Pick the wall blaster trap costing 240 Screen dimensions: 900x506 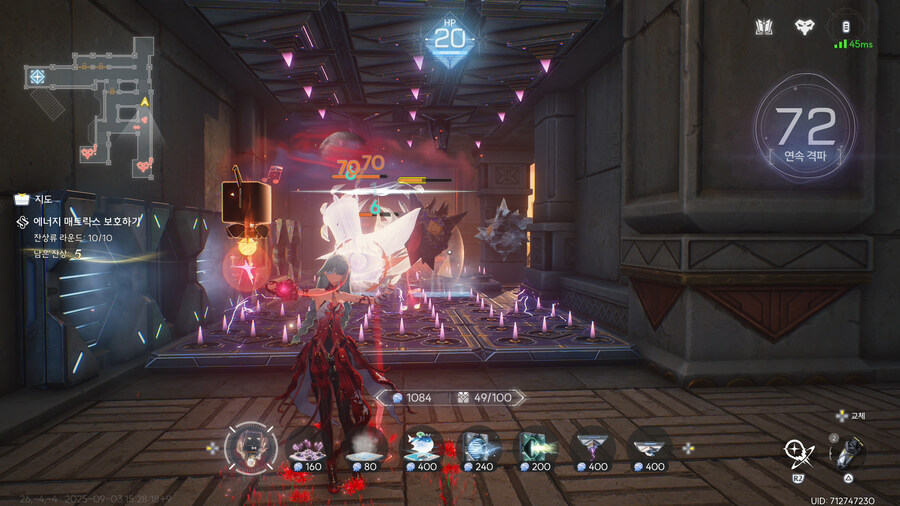point(480,446)
